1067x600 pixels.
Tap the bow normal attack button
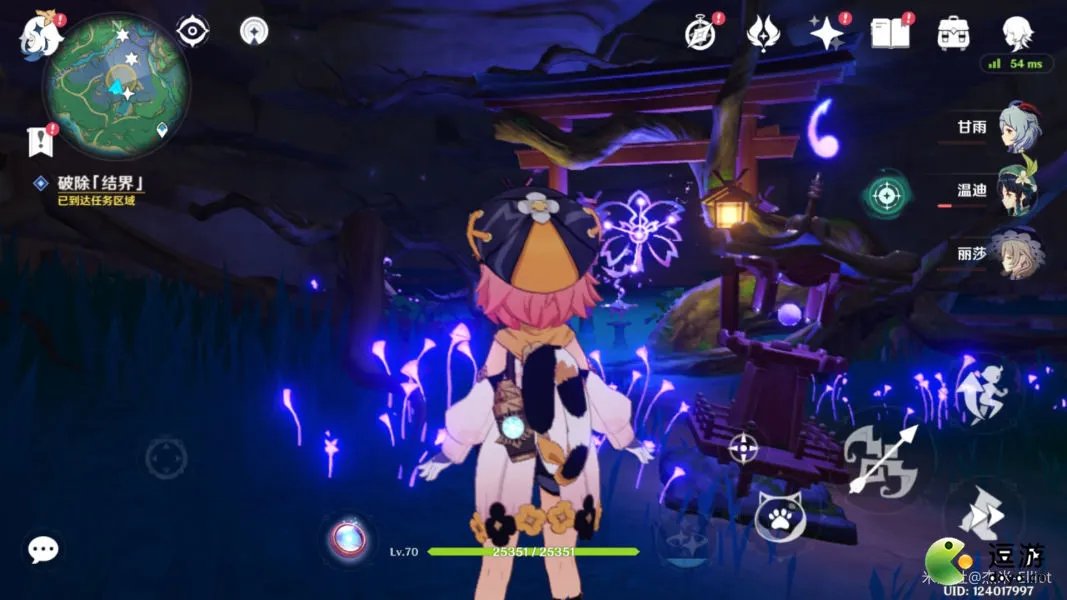click(x=882, y=459)
